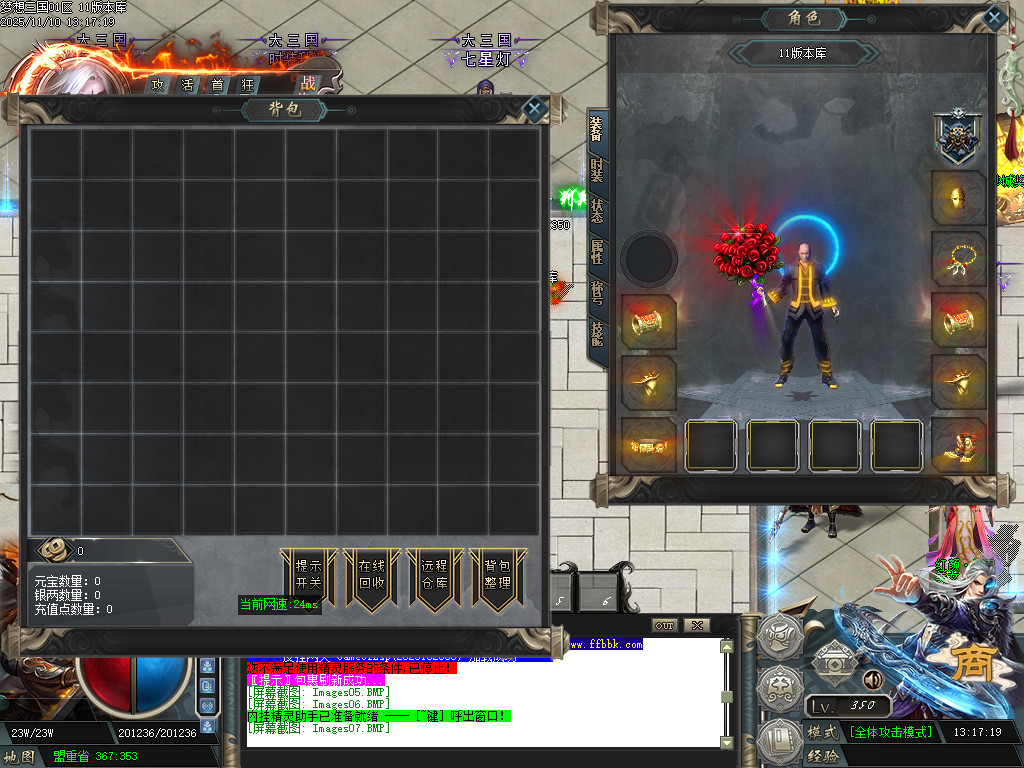Close the 背包 backpack window
Image resolution: width=1024 pixels, height=768 pixels.
(535, 109)
